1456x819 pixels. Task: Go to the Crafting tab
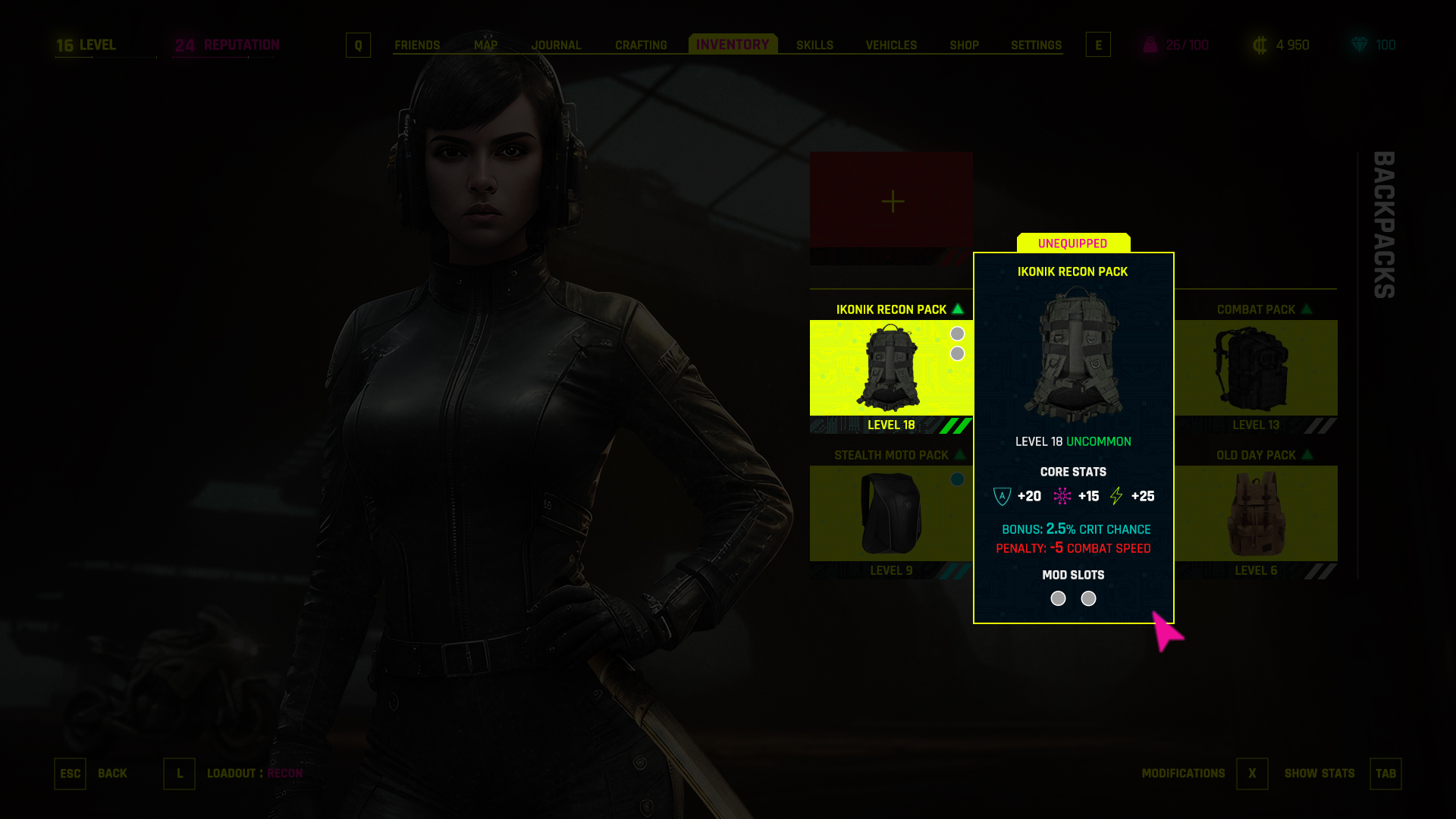(641, 45)
